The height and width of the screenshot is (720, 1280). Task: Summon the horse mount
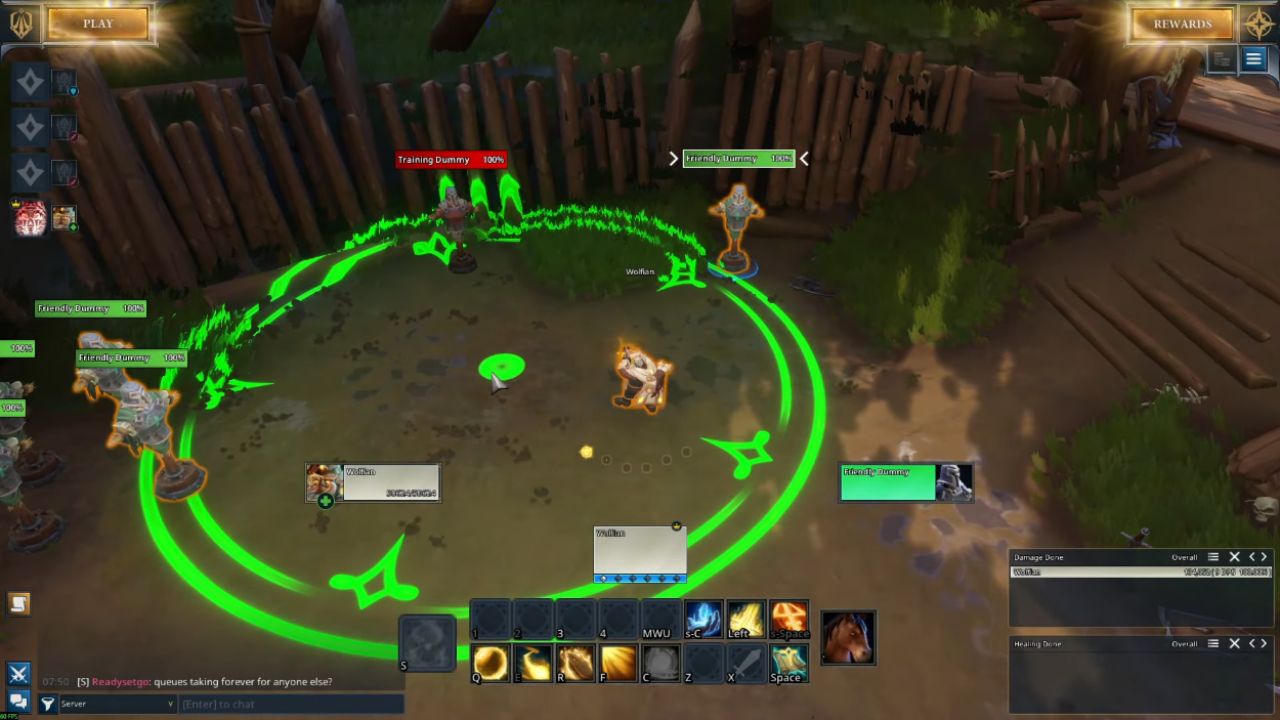(x=848, y=638)
